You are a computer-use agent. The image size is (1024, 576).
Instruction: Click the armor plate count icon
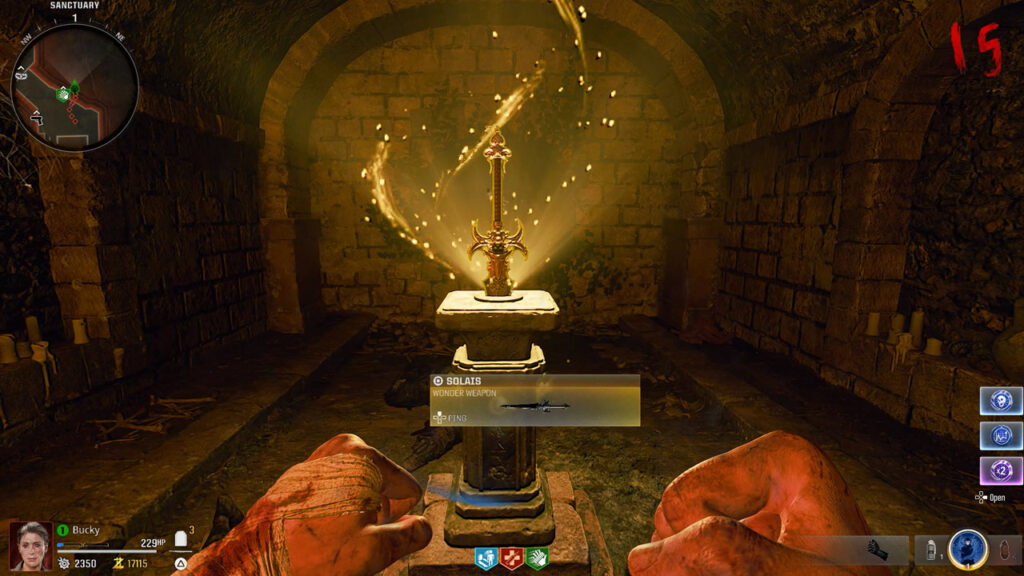[x=182, y=540]
